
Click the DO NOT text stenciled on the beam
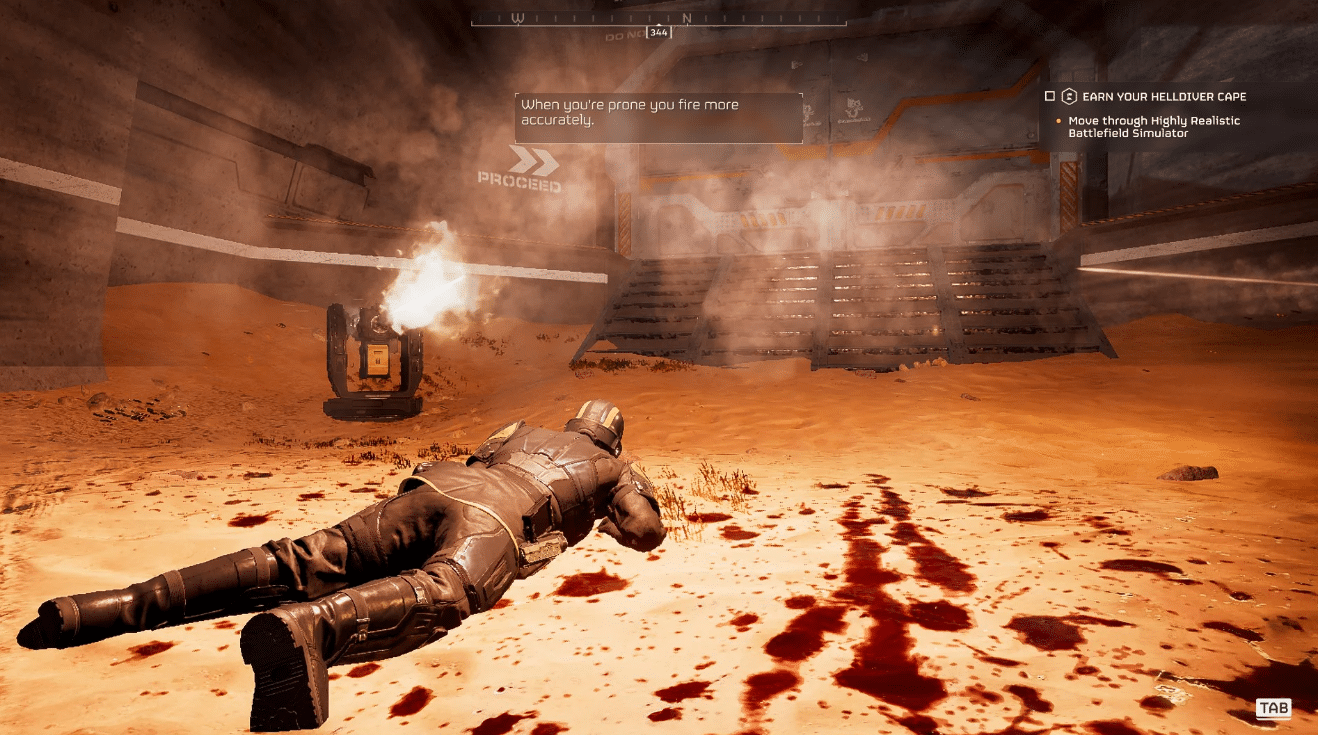625,36
